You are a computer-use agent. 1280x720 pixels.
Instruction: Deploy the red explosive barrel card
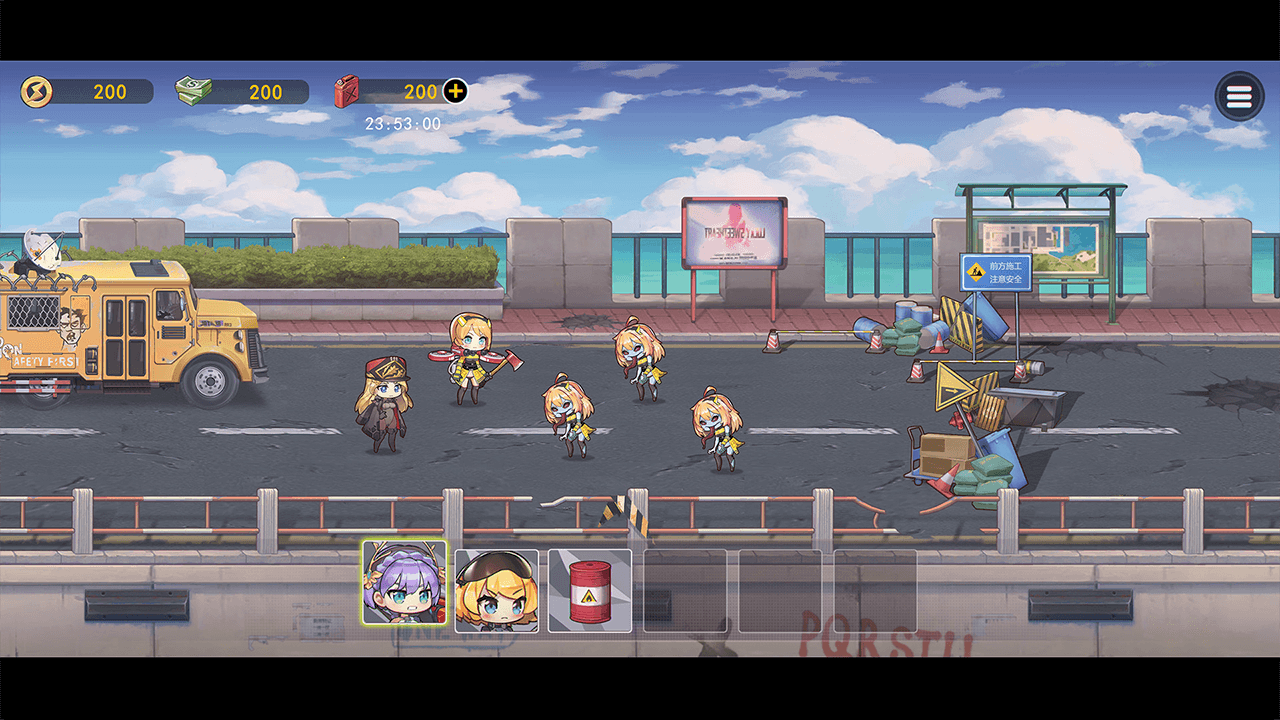(x=590, y=591)
